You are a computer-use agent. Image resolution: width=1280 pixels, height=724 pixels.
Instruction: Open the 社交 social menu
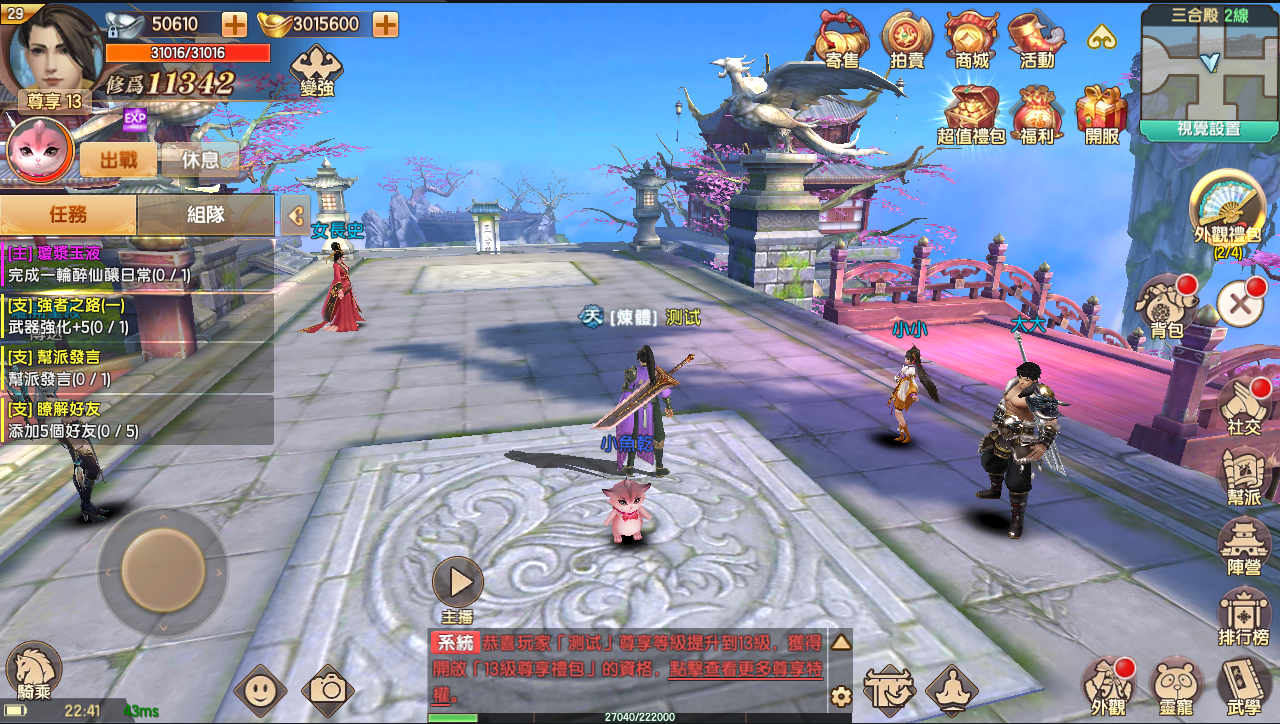1244,403
